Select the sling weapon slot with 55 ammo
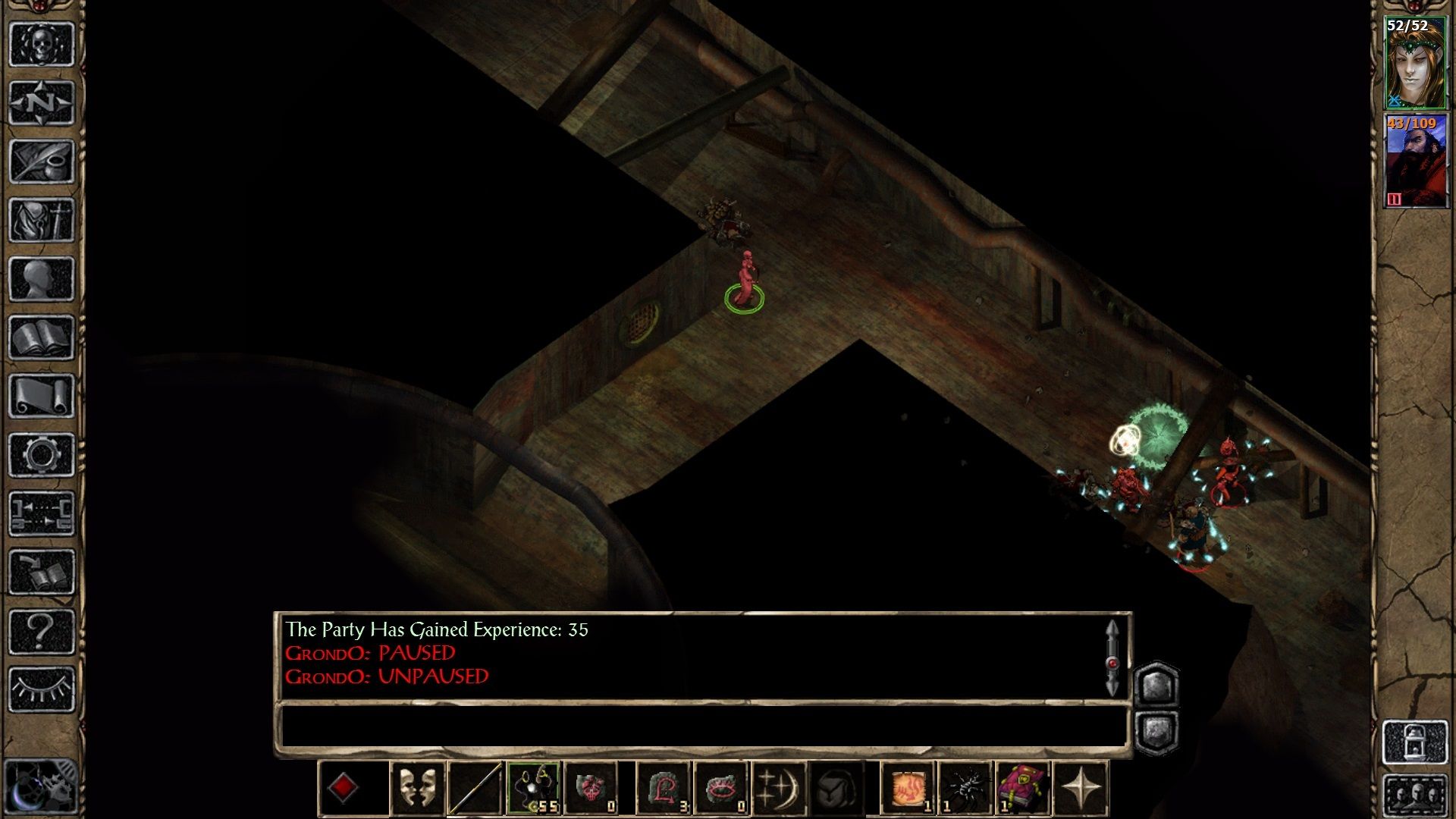This screenshot has width=1456, height=819. click(534, 789)
